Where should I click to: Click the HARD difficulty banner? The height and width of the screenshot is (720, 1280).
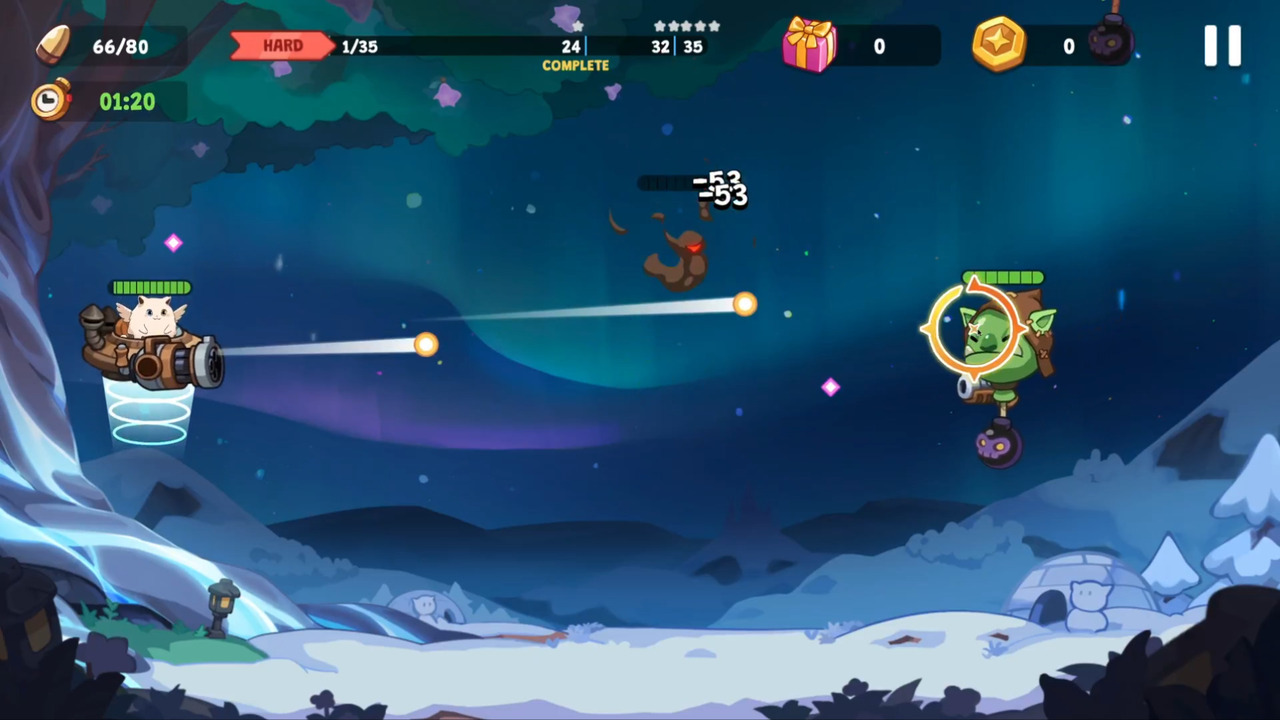click(x=283, y=45)
